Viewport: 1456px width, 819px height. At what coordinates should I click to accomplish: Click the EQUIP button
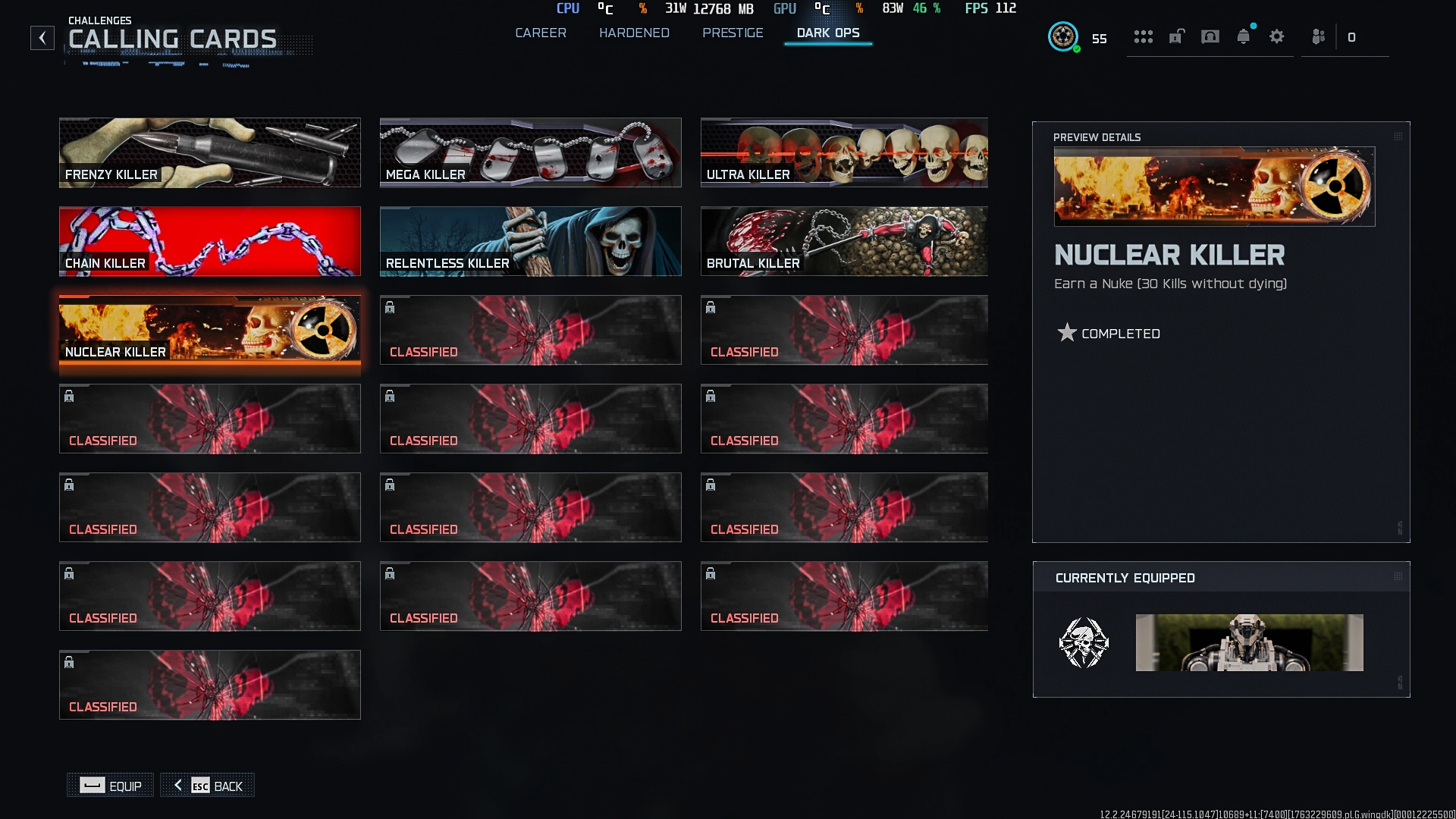(109, 786)
